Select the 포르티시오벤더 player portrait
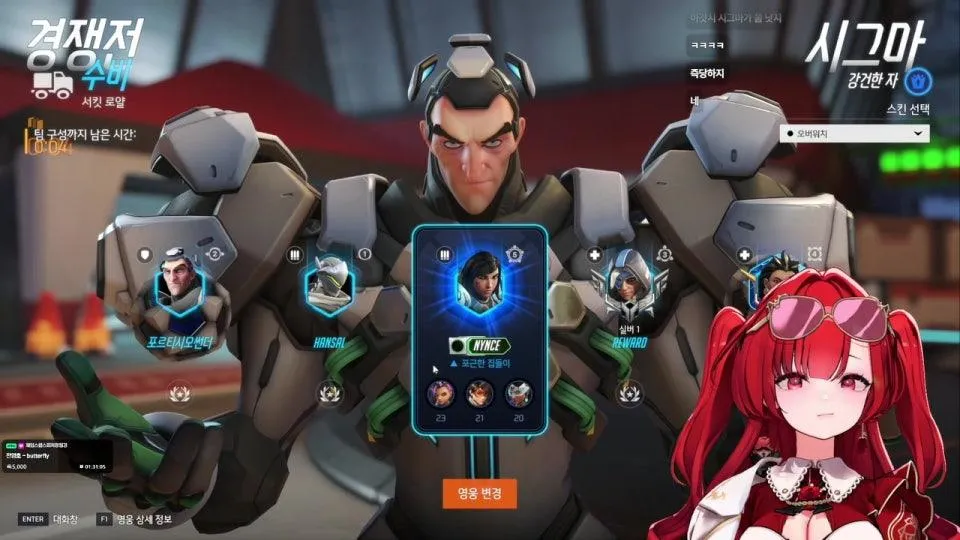The height and width of the screenshot is (540, 960). point(182,287)
